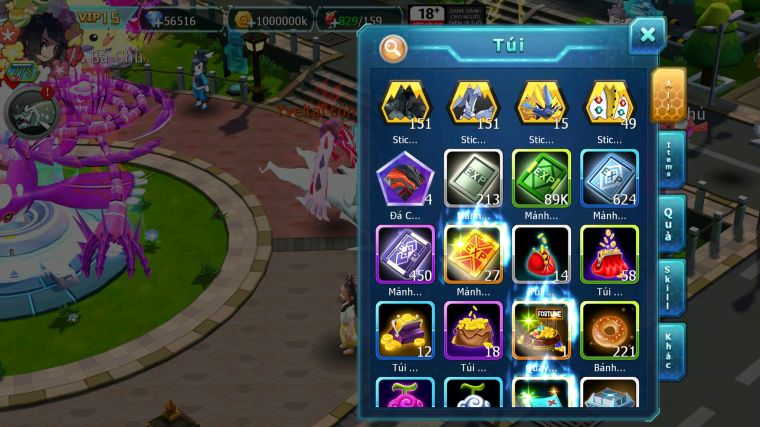Choose the sticker item with count 15
The image size is (760, 427).
coord(541,103)
